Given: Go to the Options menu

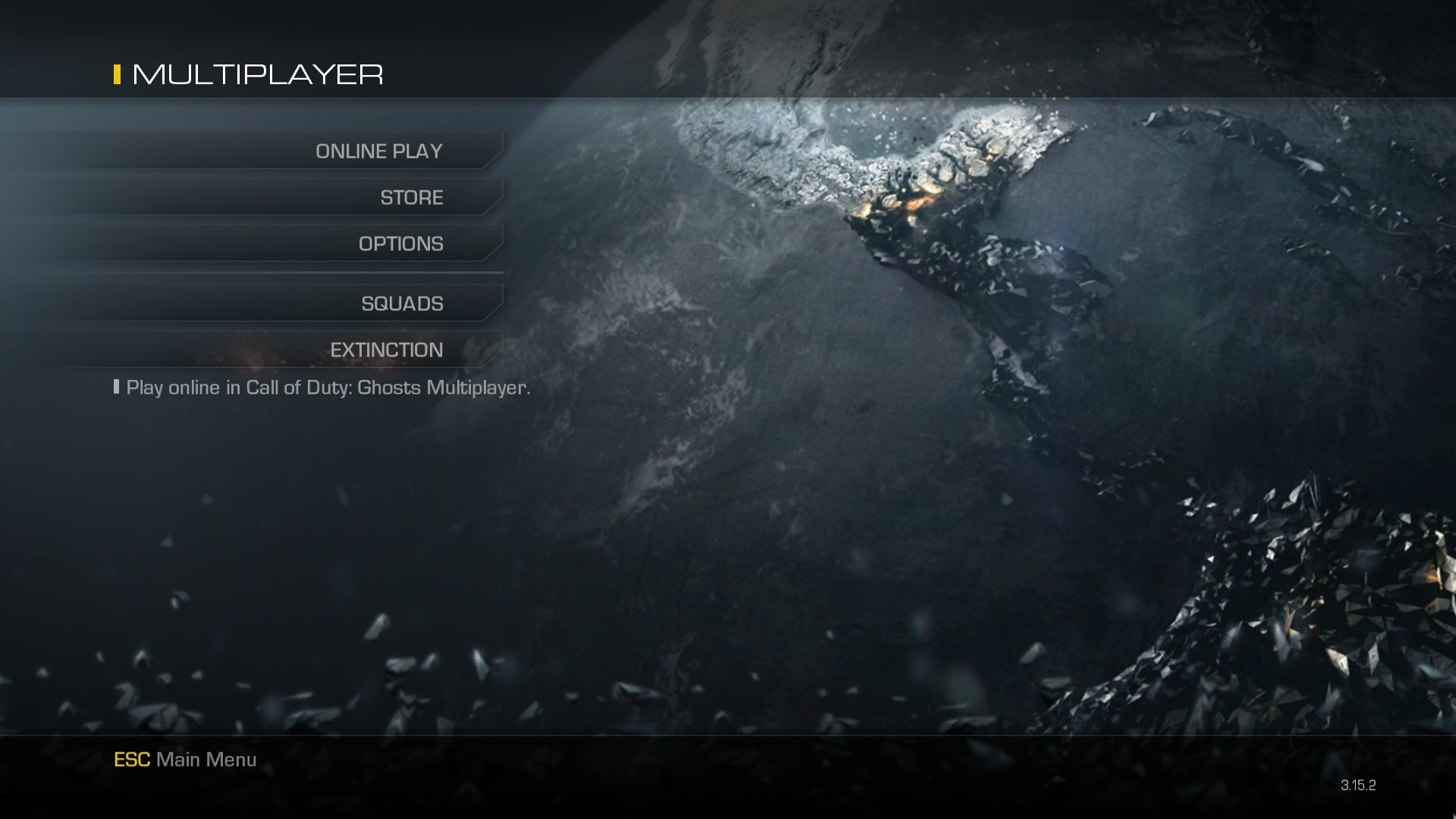Looking at the screenshot, I should click(x=400, y=244).
